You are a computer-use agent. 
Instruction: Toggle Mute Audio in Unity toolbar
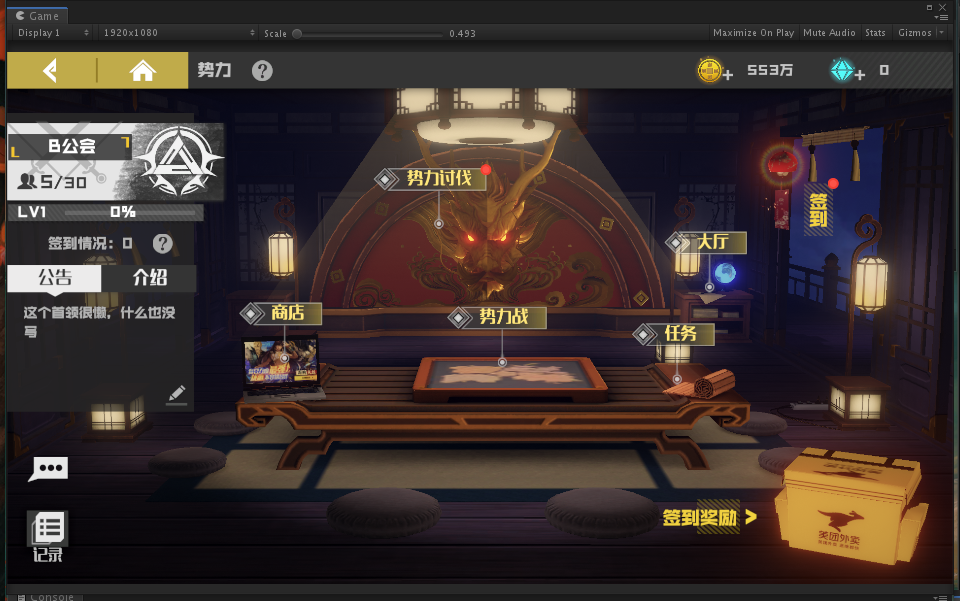(829, 33)
